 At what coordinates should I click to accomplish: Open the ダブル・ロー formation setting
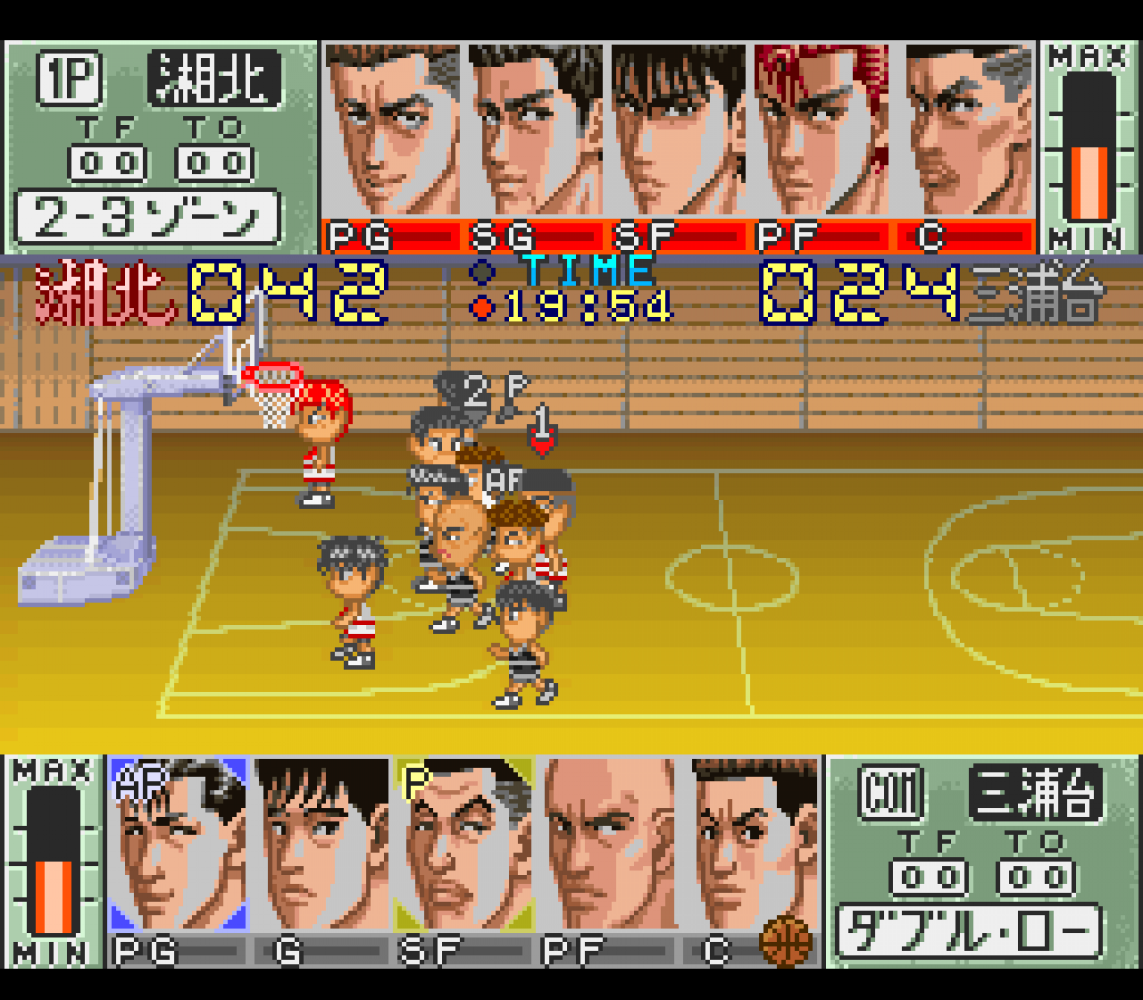(x=969, y=932)
